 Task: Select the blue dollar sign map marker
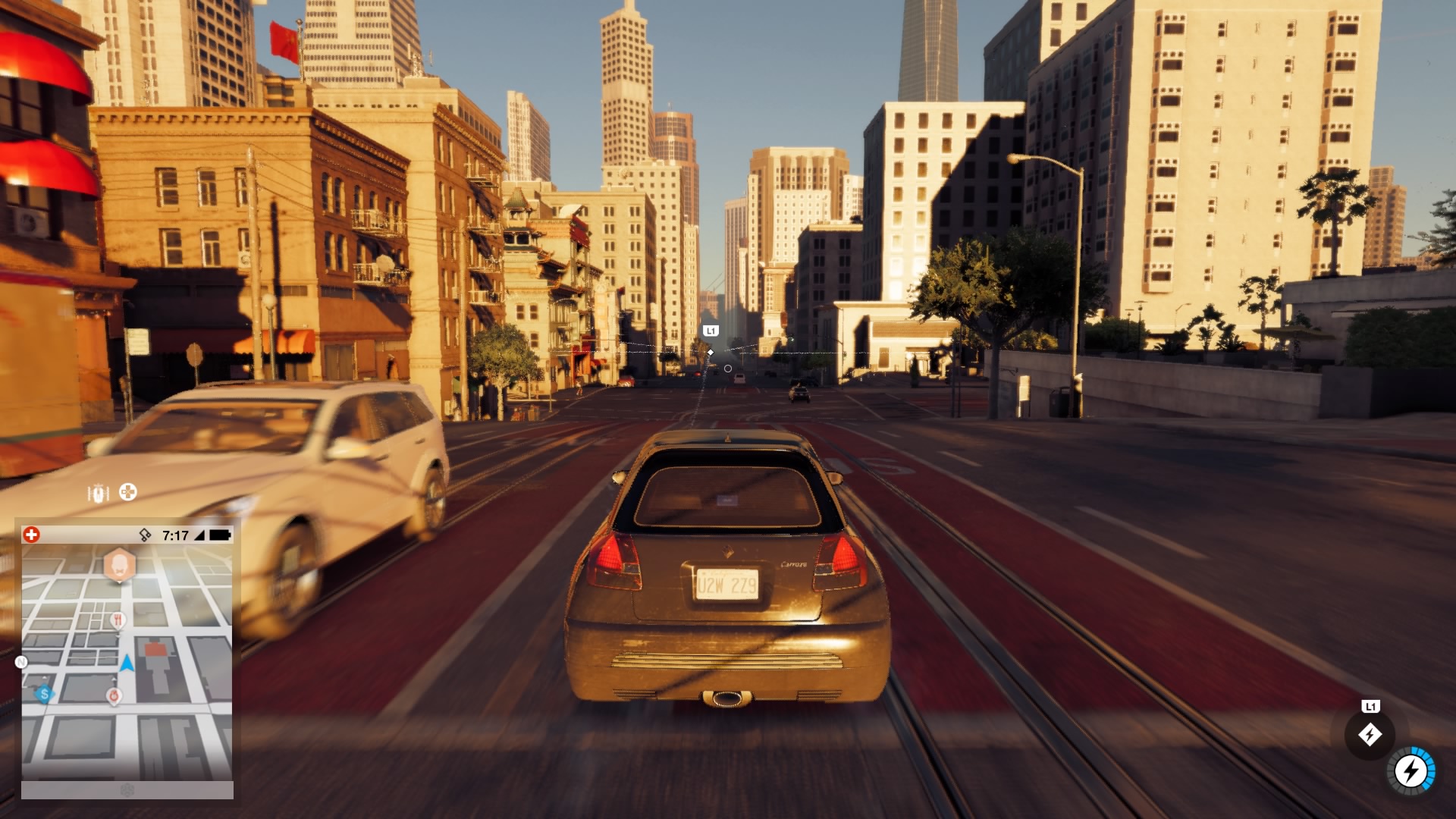[x=45, y=693]
